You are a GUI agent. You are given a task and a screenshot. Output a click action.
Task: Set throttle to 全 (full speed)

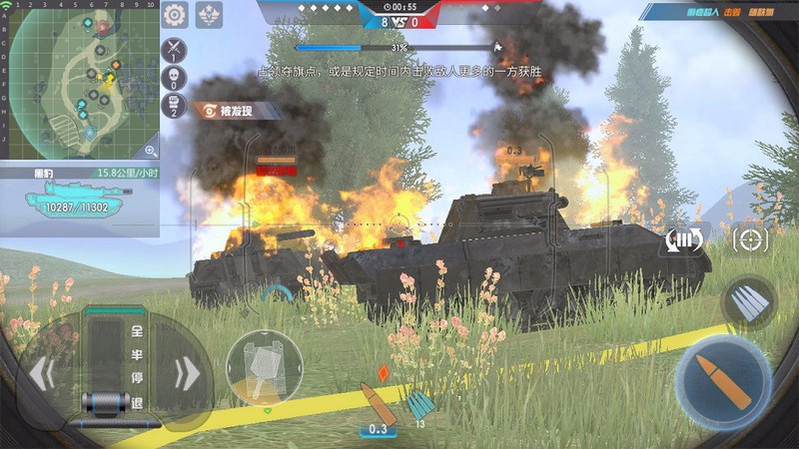pyautogui.click(x=135, y=327)
